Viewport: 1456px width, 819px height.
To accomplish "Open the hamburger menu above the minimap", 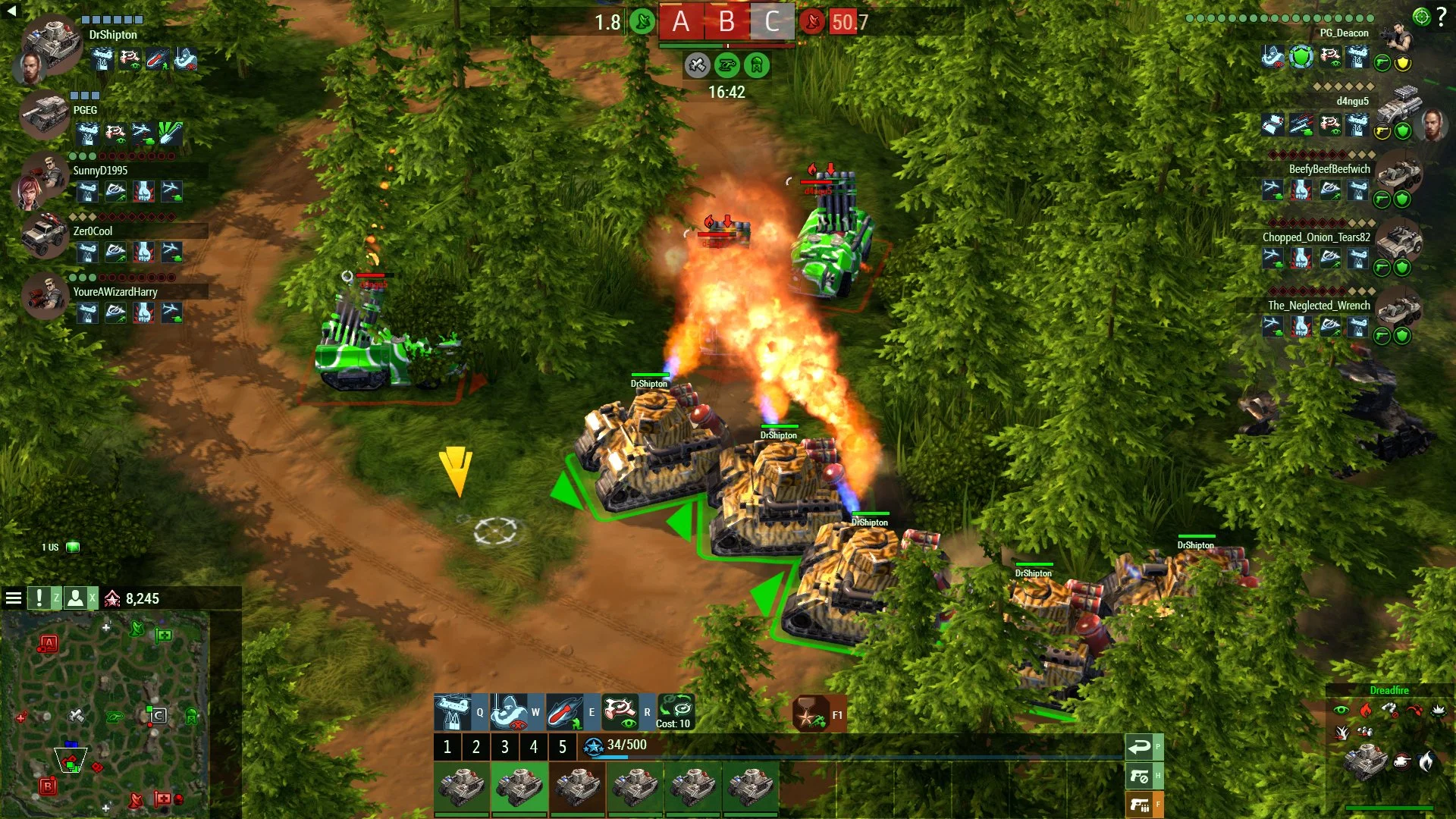I will click(13, 598).
